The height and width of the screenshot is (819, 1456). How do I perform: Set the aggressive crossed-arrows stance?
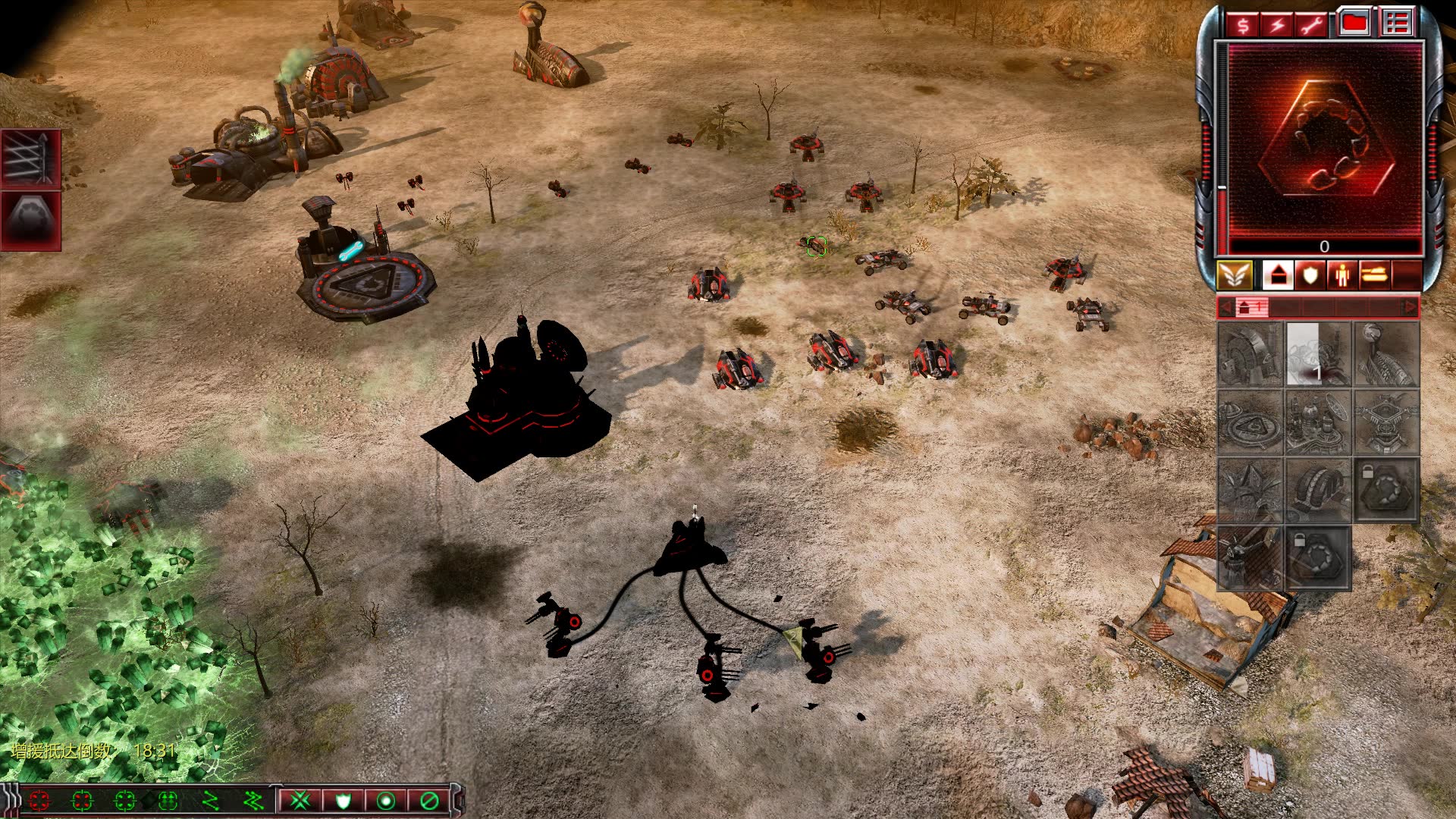300,800
